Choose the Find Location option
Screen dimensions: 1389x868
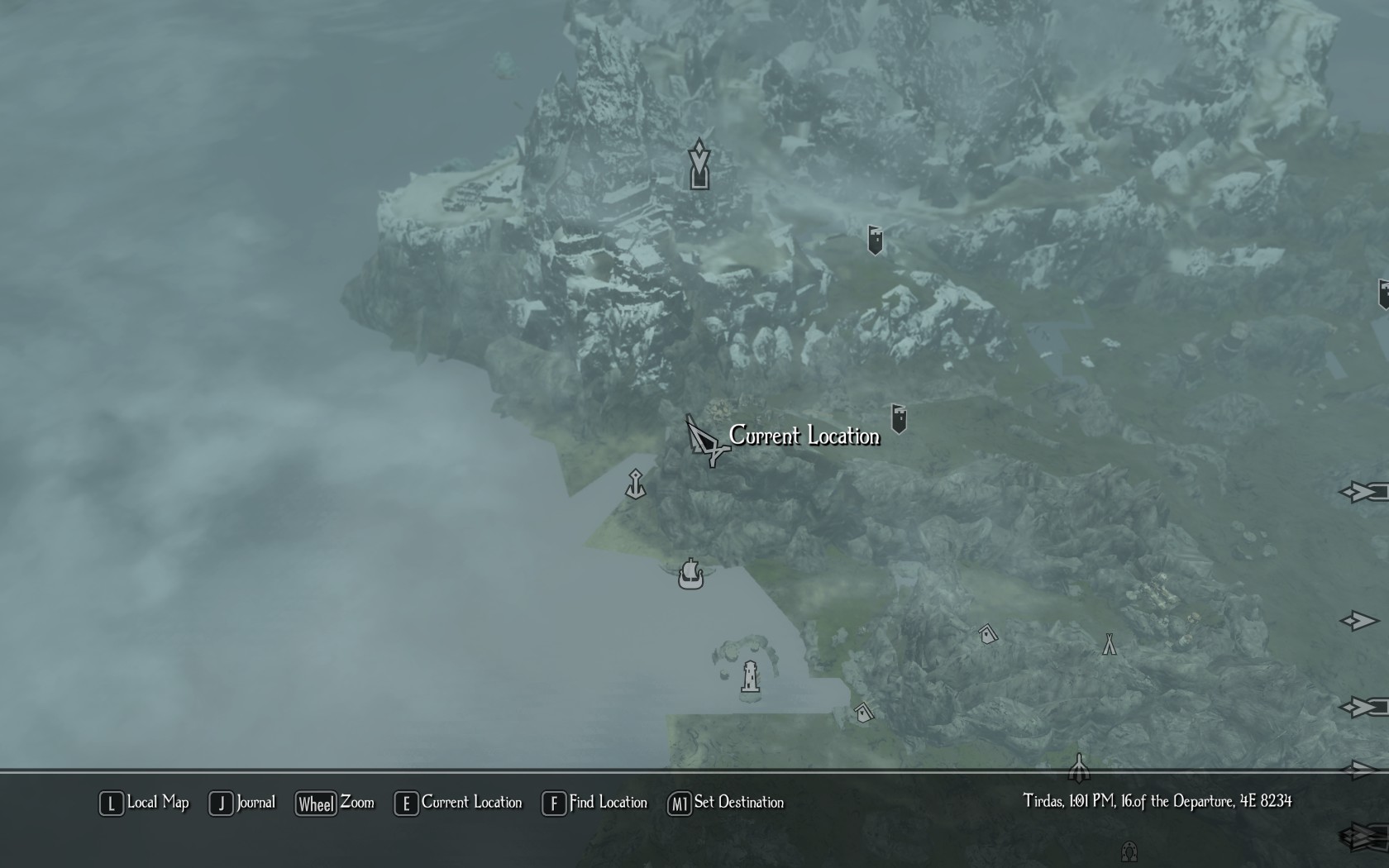pyautogui.click(x=595, y=803)
